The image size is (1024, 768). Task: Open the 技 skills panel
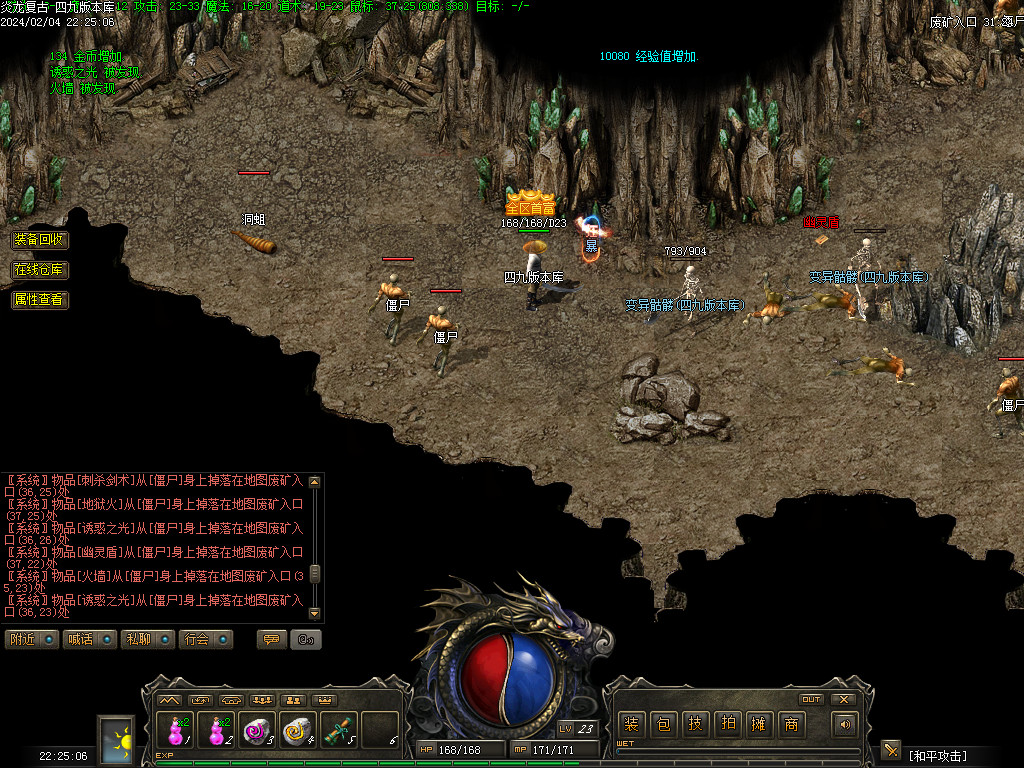point(695,724)
